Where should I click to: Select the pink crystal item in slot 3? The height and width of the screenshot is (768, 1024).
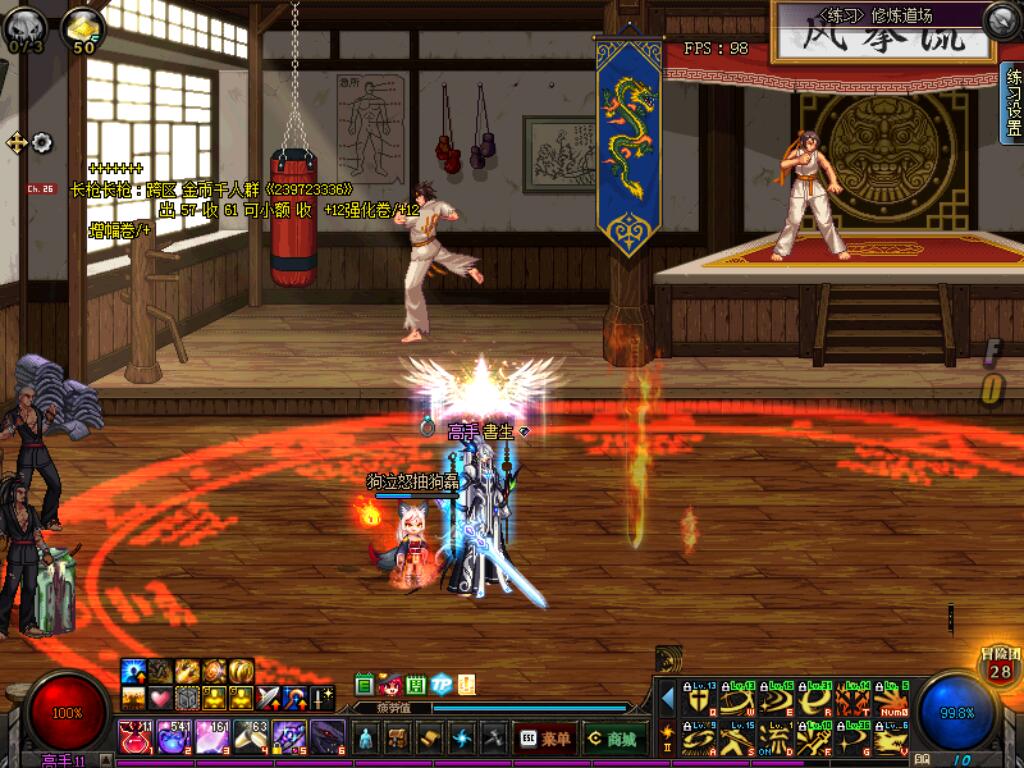tap(212, 737)
